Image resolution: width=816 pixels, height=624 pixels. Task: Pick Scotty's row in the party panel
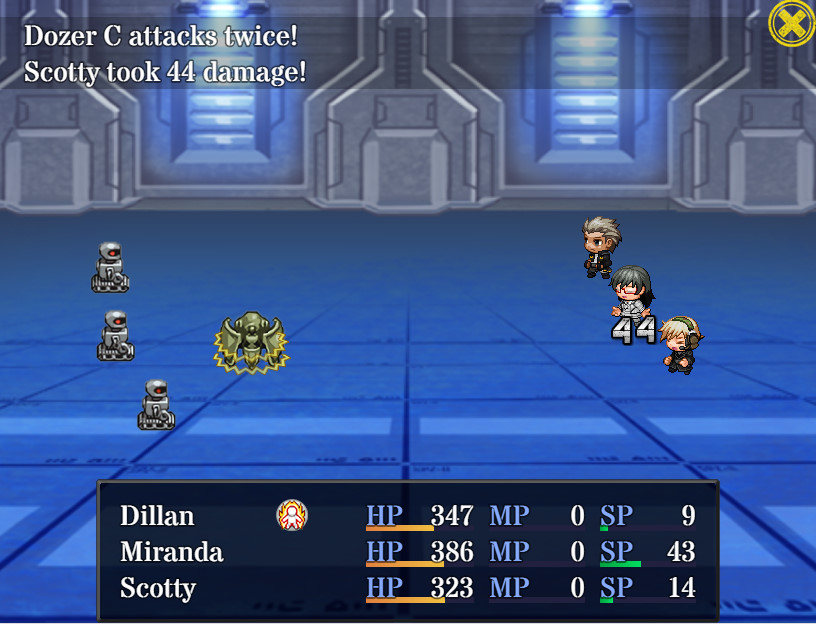(x=157, y=588)
